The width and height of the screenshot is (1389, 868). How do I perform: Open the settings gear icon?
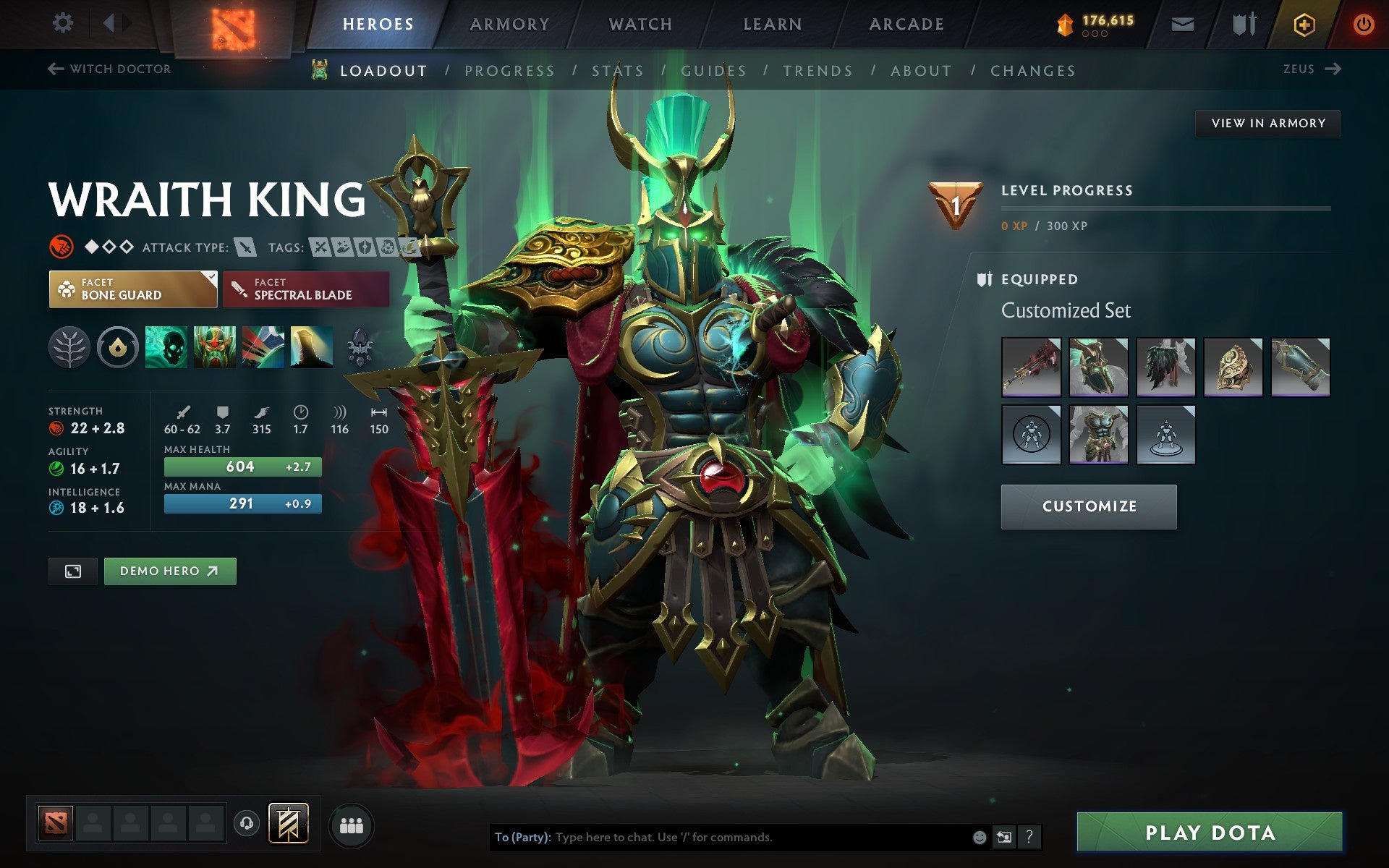64,22
